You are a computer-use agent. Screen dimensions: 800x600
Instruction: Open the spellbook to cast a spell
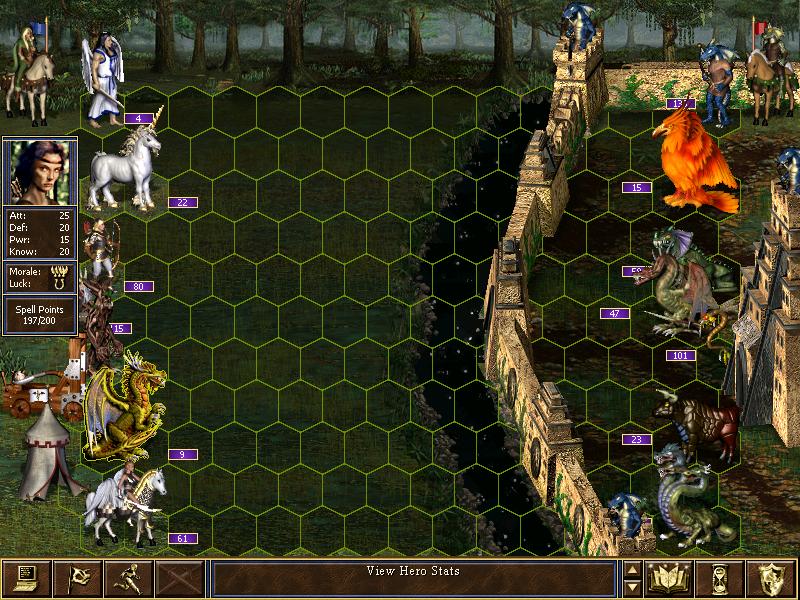670,578
